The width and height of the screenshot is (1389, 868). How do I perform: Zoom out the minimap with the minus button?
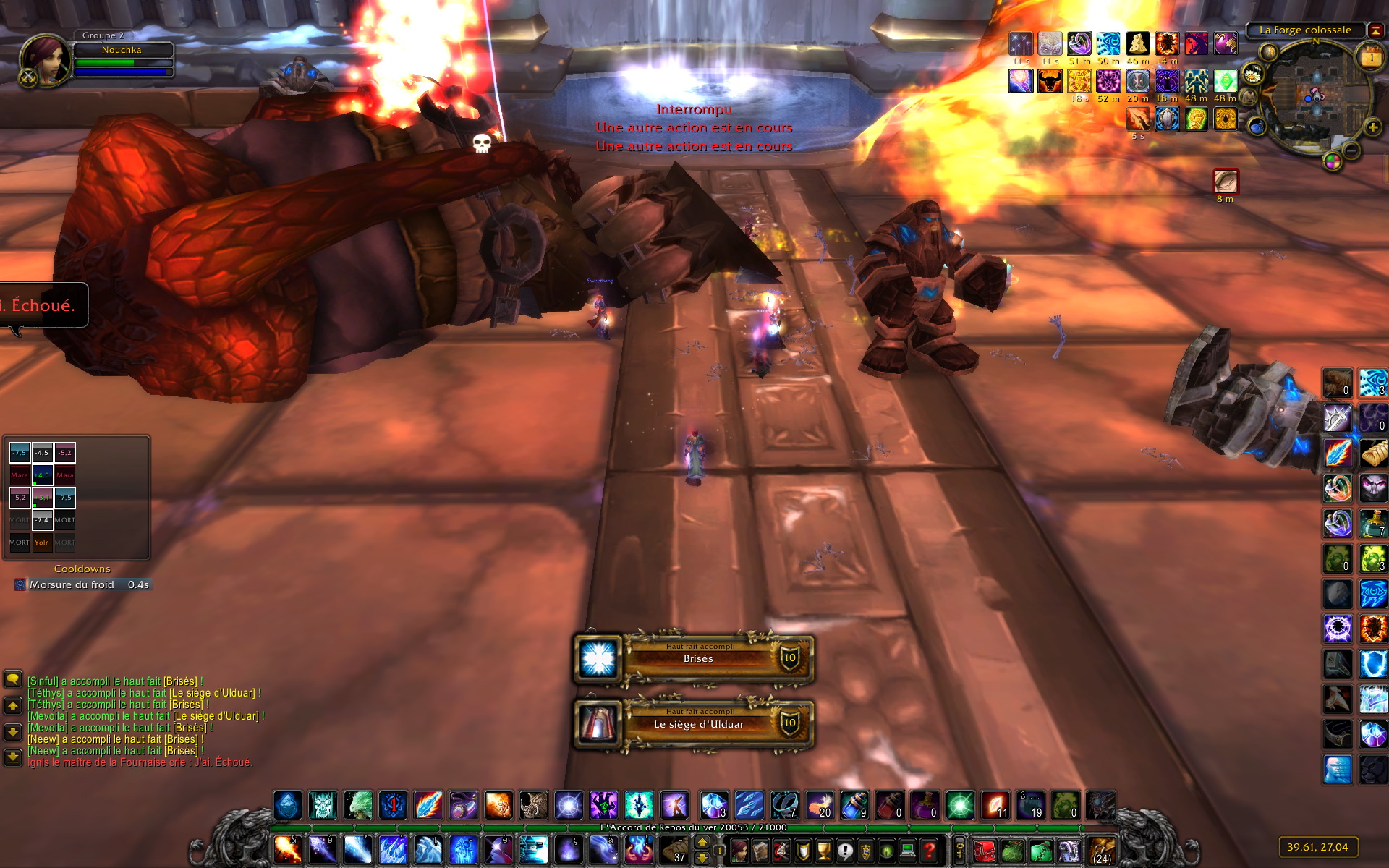[x=1351, y=150]
